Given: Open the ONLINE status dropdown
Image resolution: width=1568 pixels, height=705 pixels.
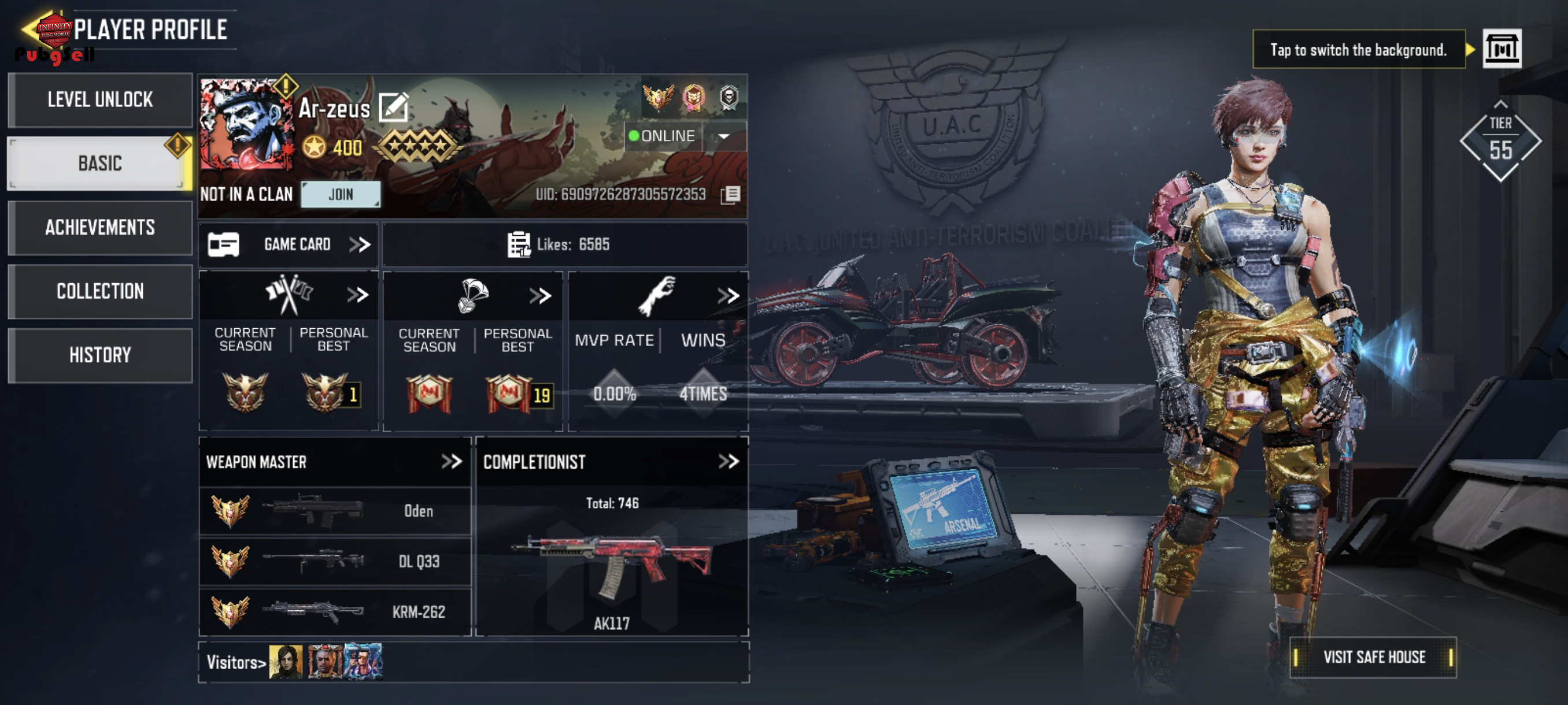Looking at the screenshot, I should pos(724,136).
